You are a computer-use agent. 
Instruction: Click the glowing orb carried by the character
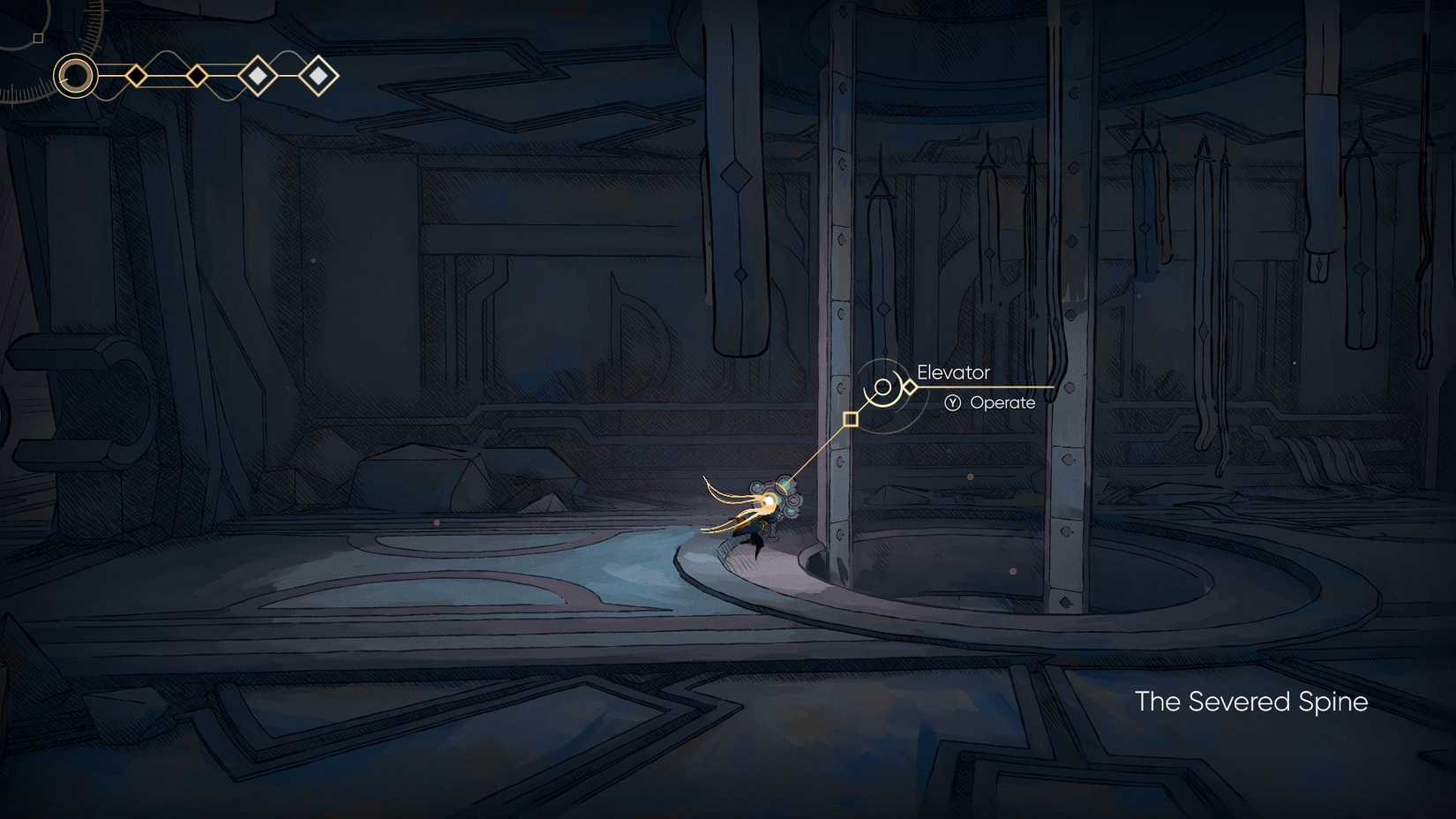pos(770,503)
